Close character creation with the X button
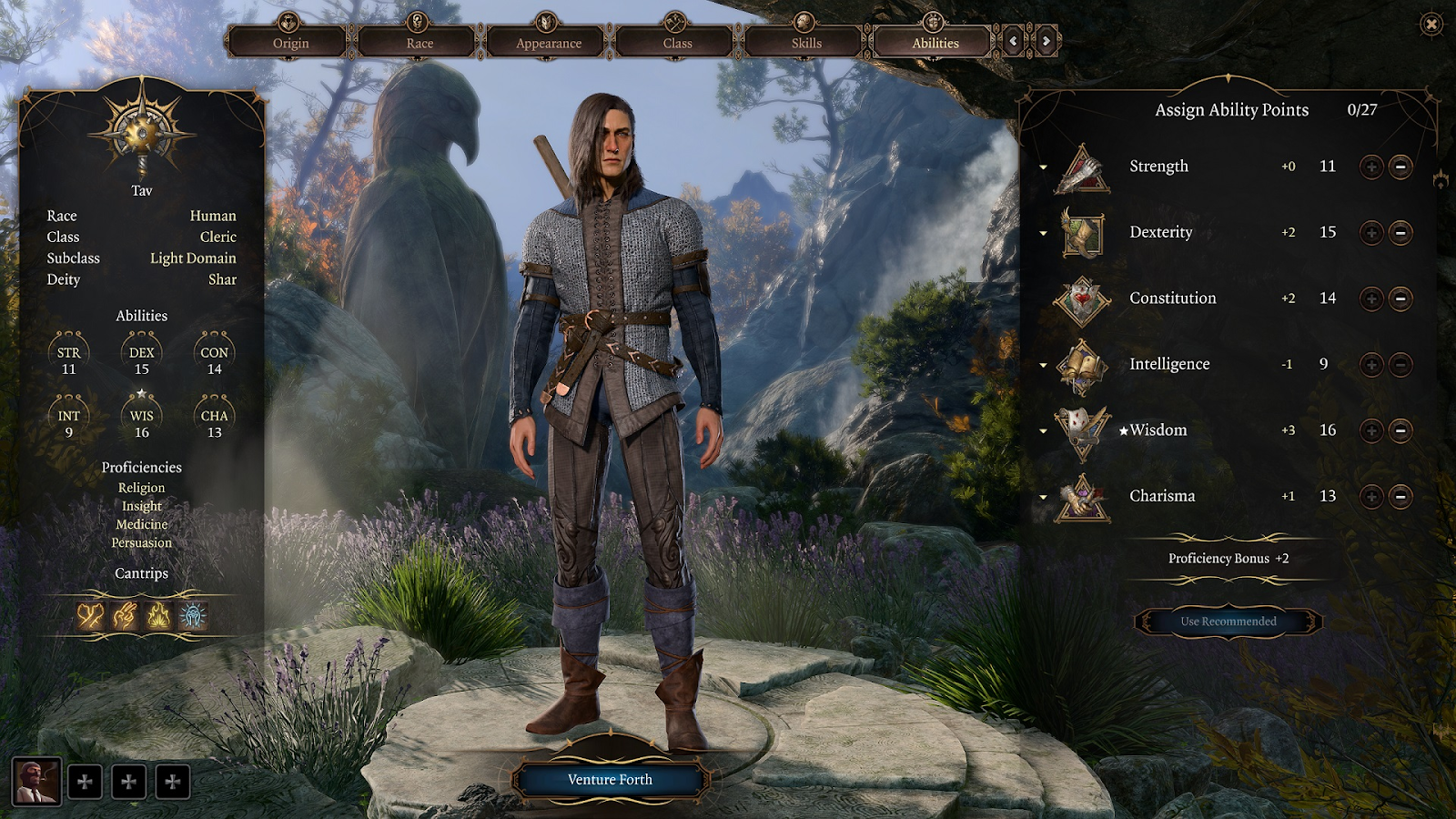Viewport: 1456px width, 819px height. (1431, 24)
